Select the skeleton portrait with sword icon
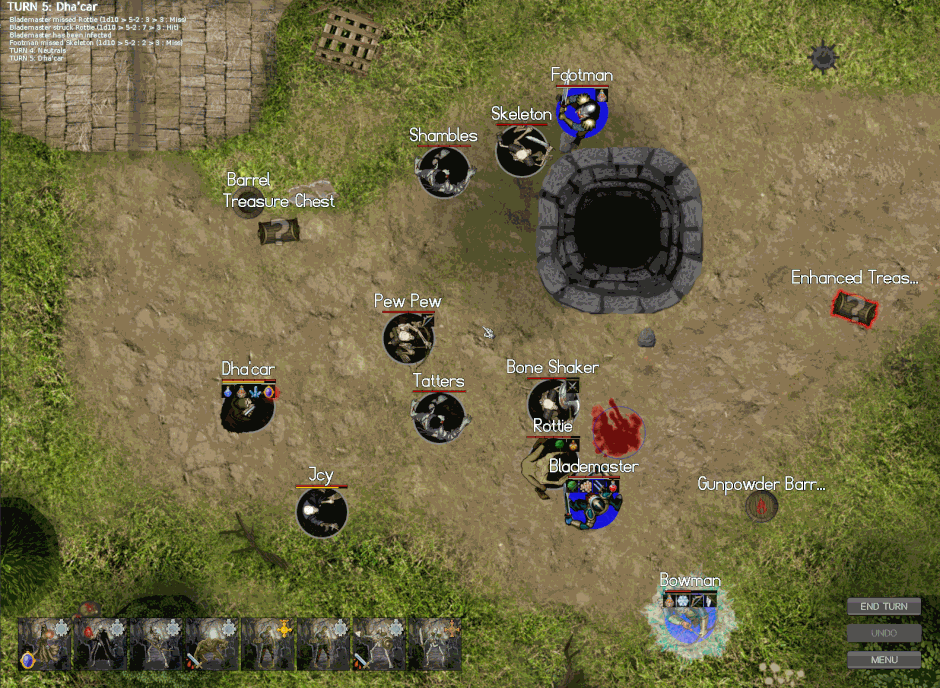The image size is (940, 688). [379, 643]
